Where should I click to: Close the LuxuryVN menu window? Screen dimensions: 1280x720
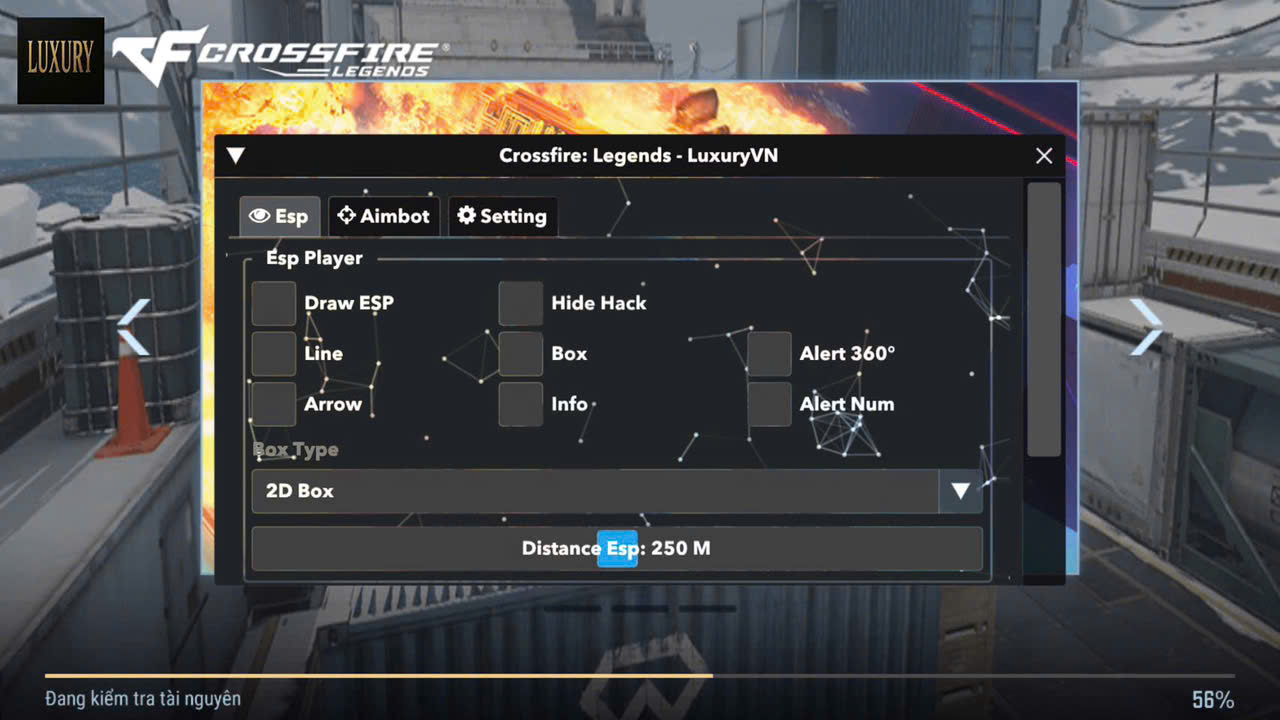[x=1043, y=155]
